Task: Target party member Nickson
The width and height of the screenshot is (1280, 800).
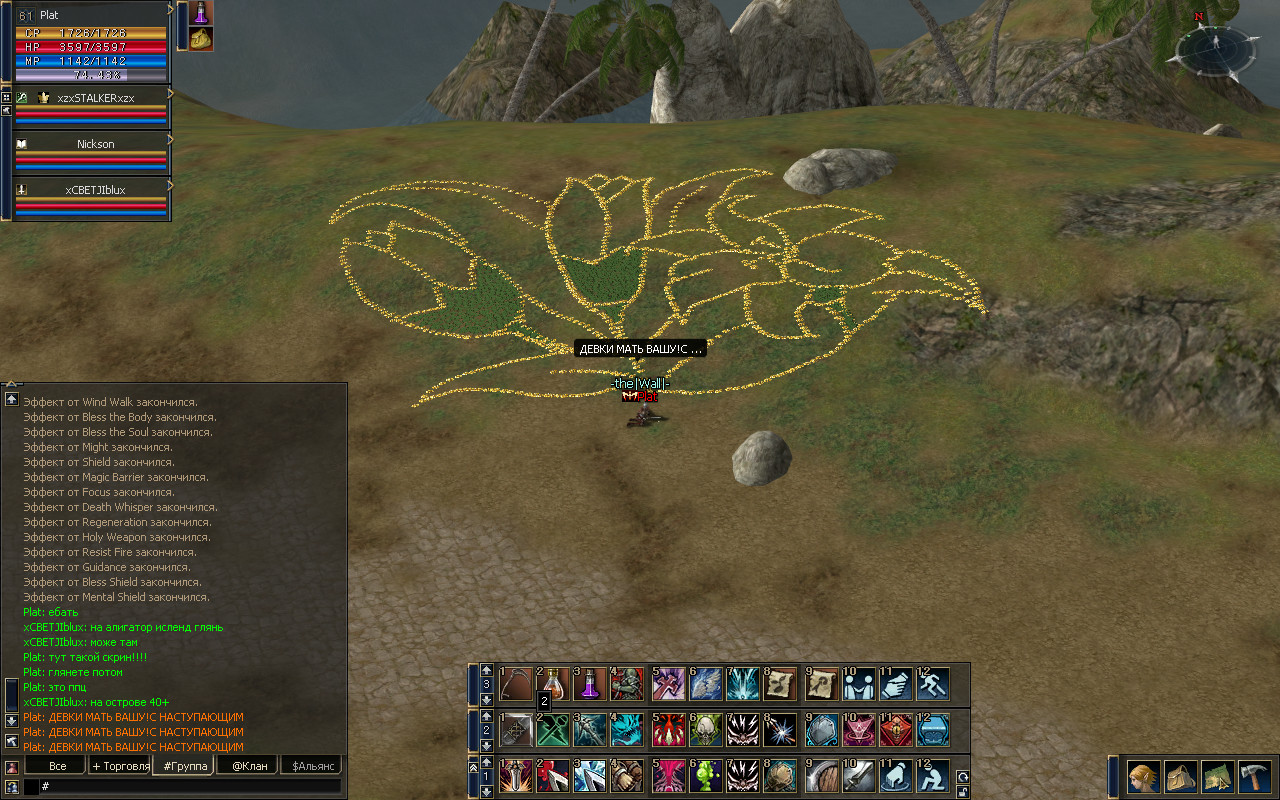Action: pos(95,144)
